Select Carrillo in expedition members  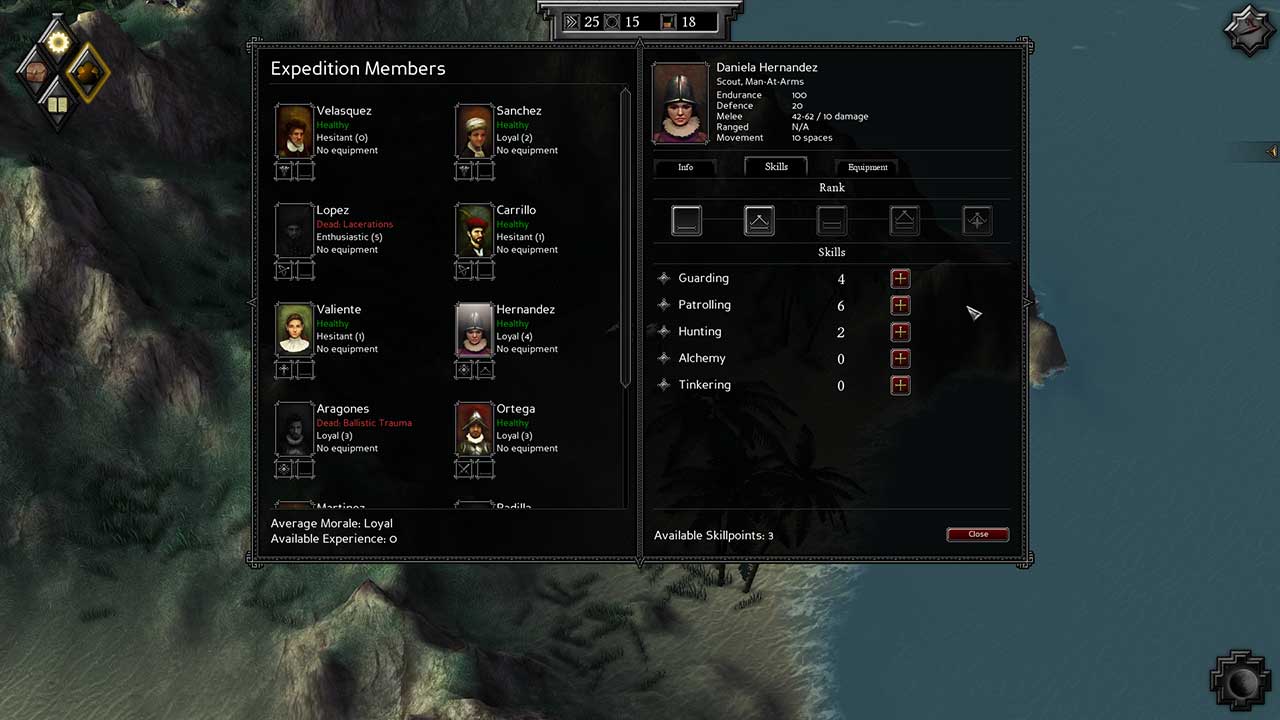[474, 230]
